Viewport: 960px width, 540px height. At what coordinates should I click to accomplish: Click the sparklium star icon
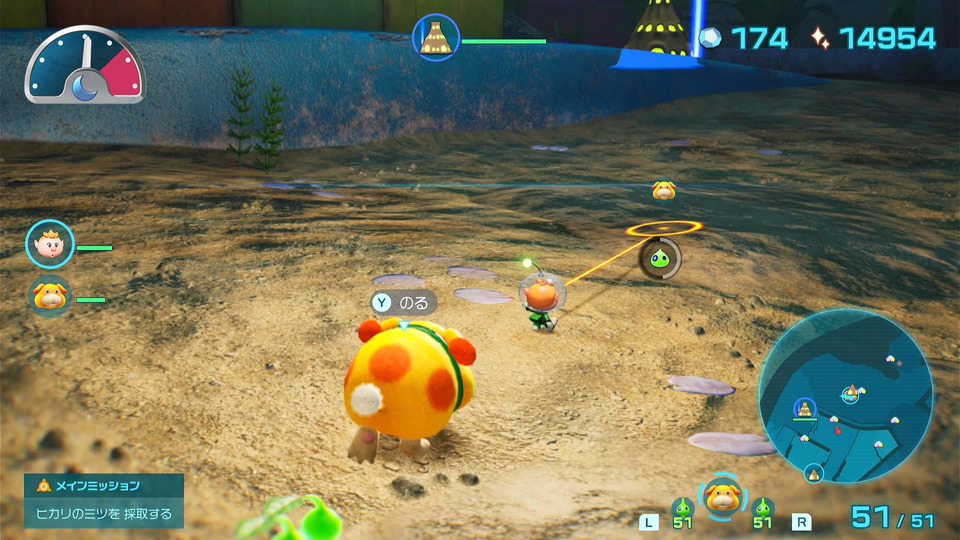820,38
